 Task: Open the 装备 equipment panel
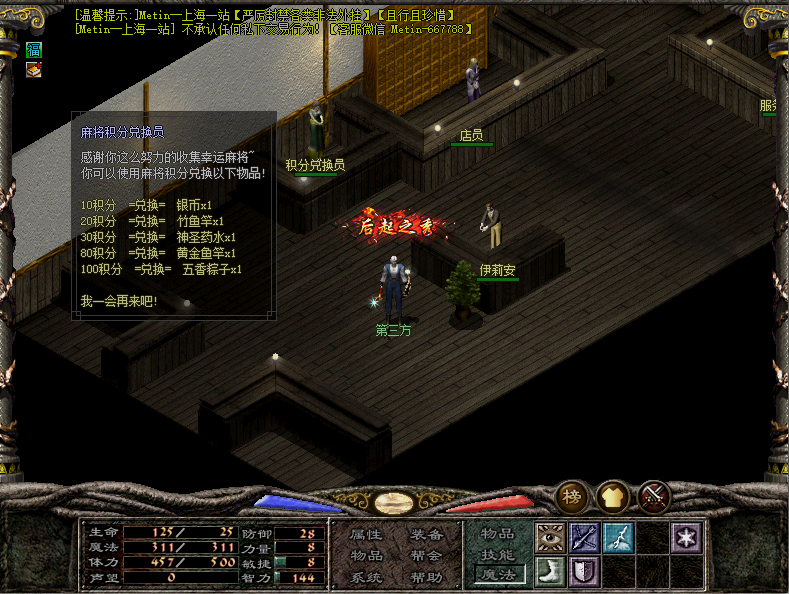click(x=426, y=534)
